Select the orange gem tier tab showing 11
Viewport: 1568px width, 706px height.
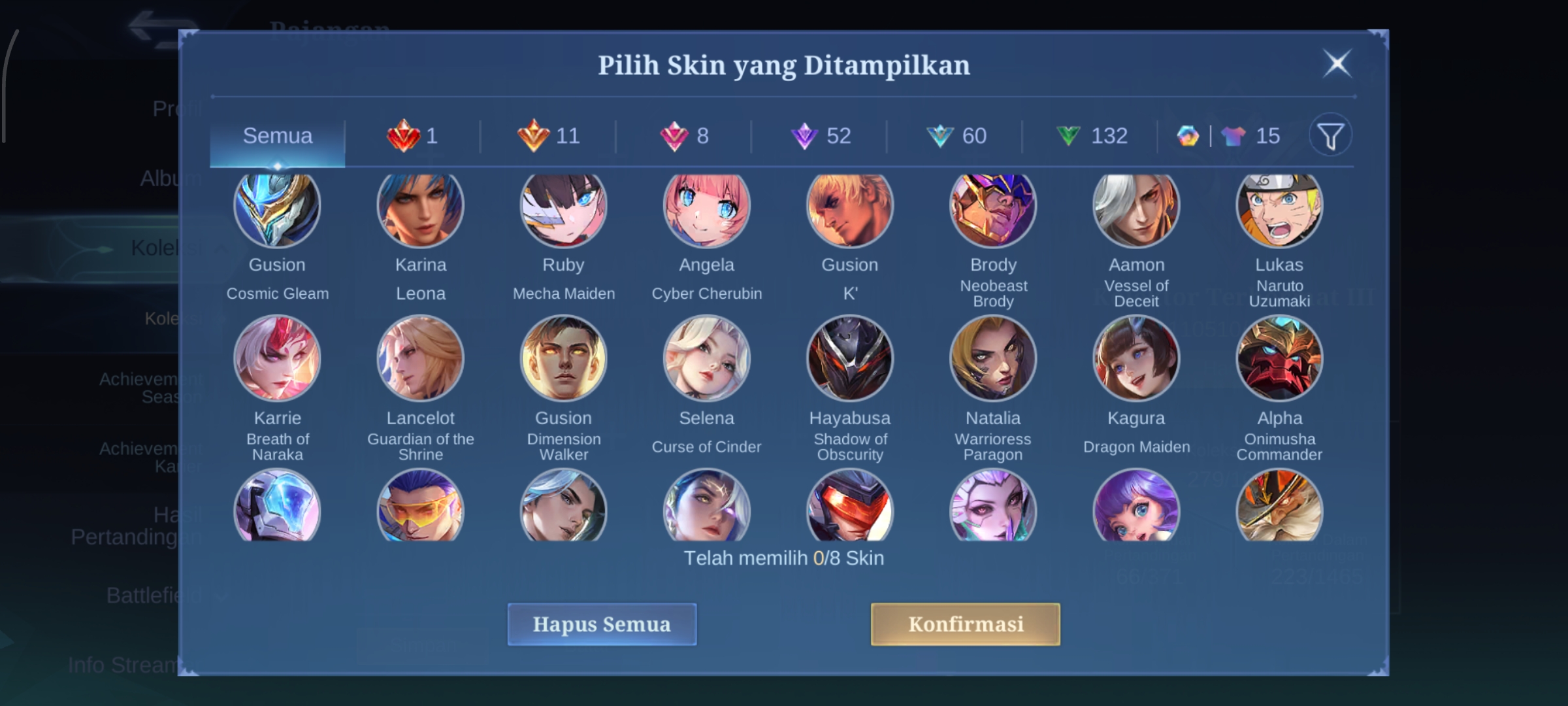(549, 136)
